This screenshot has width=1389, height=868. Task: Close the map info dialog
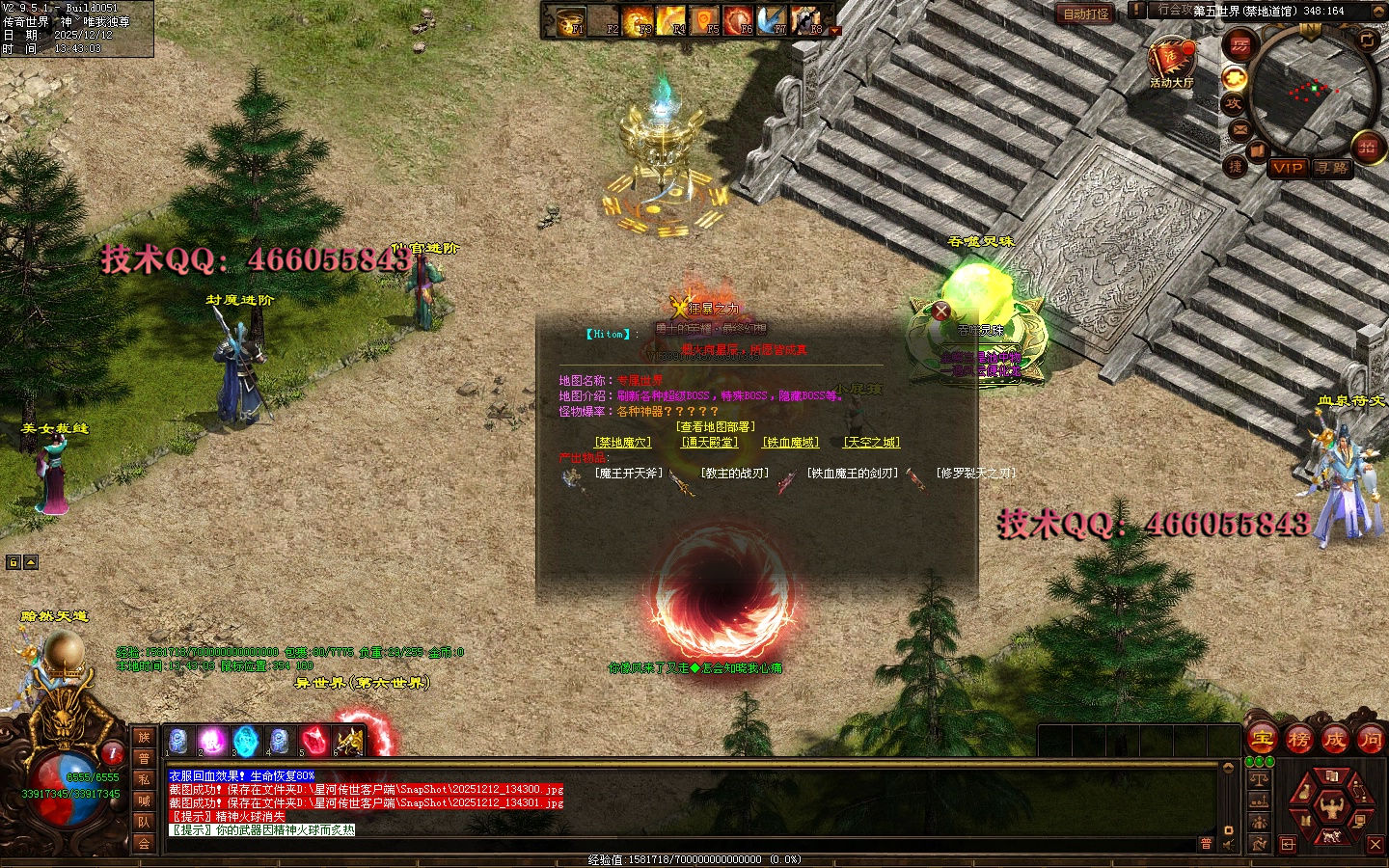(x=940, y=311)
